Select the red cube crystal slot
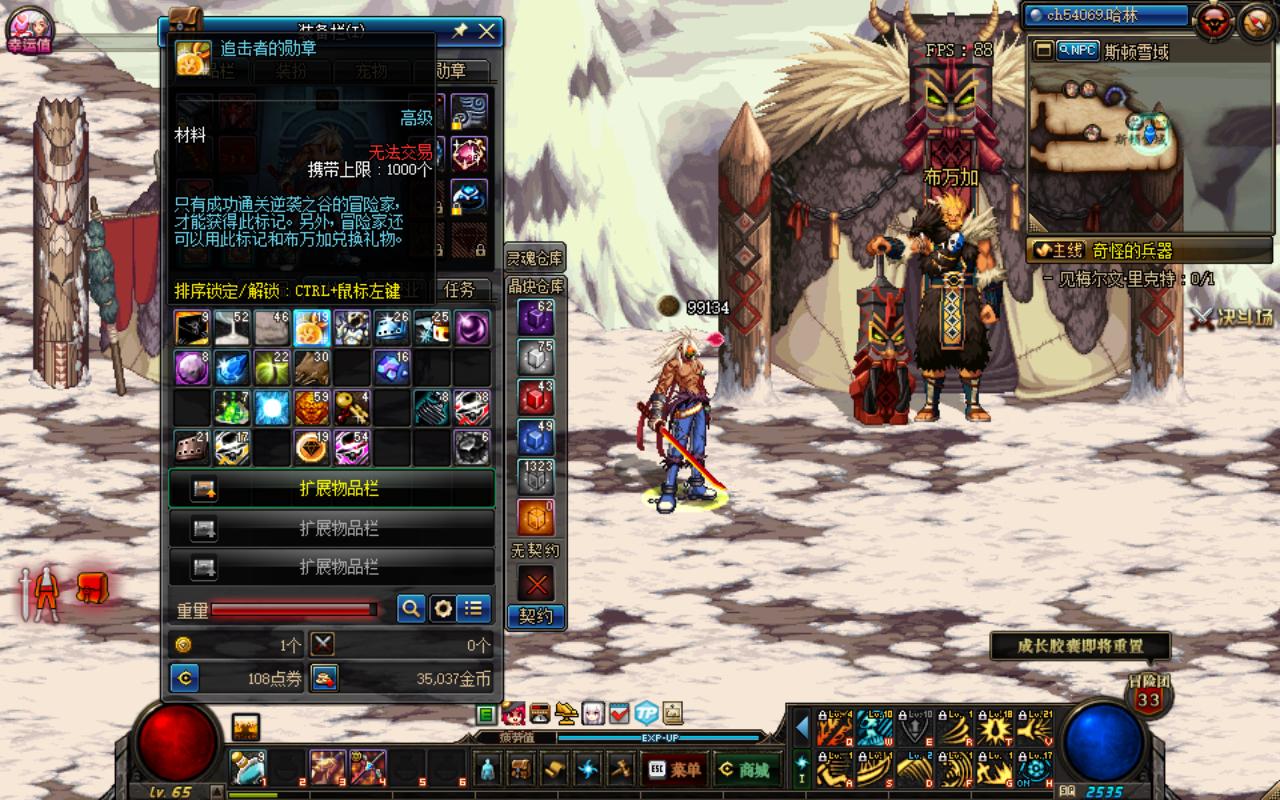The height and width of the screenshot is (800, 1280). [x=536, y=398]
